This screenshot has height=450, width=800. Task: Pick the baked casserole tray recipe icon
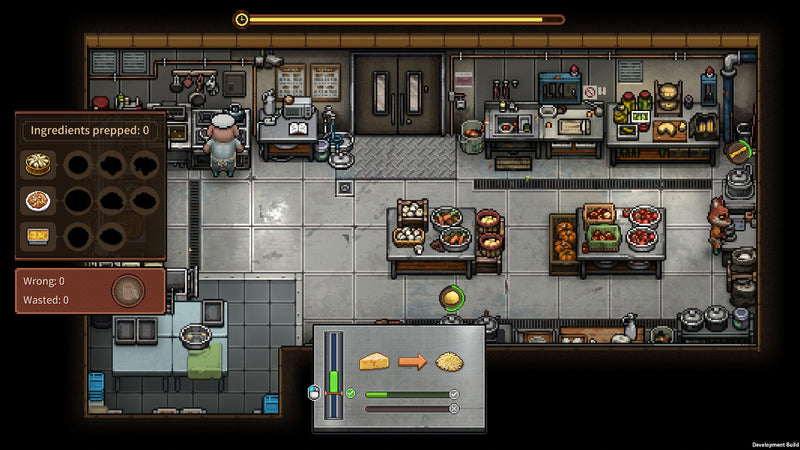(37, 237)
